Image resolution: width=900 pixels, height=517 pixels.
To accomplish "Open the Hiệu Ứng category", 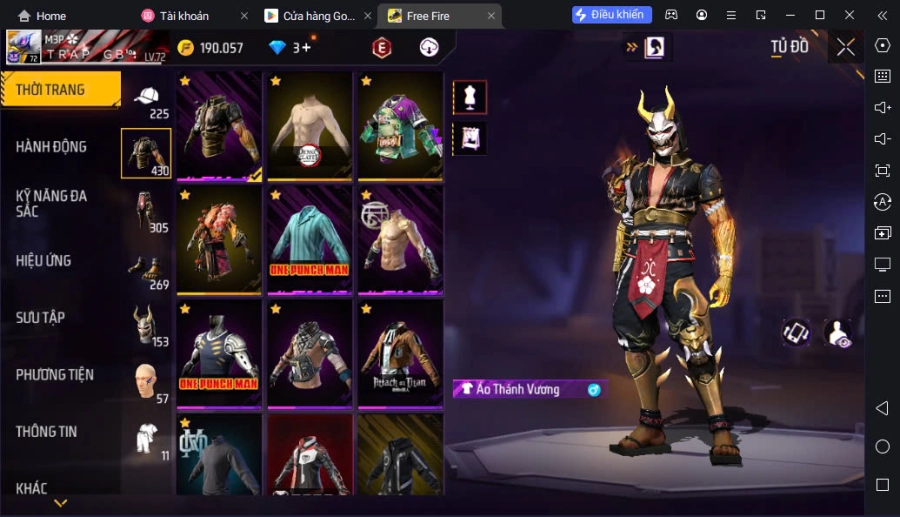I will [44, 260].
